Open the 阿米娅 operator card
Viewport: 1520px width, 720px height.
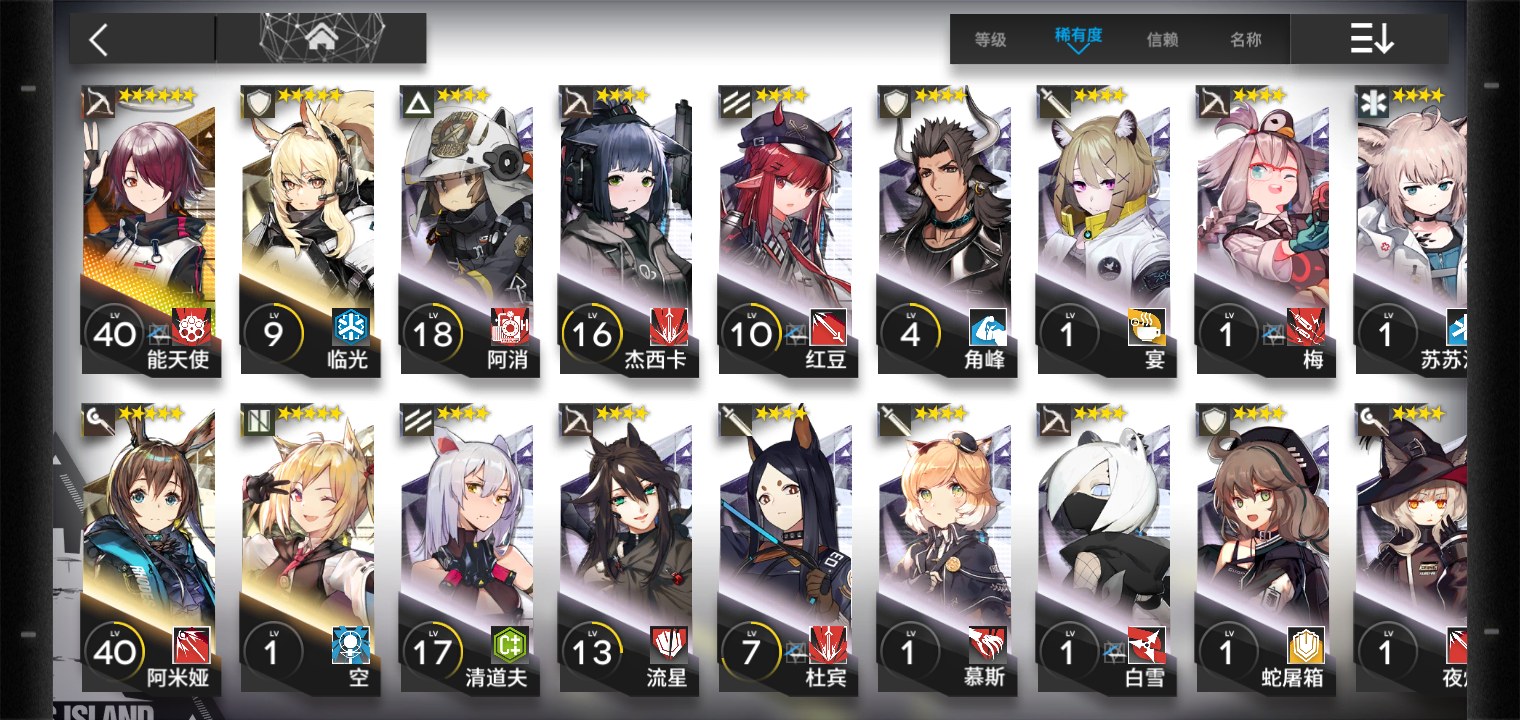pyautogui.click(x=150, y=548)
